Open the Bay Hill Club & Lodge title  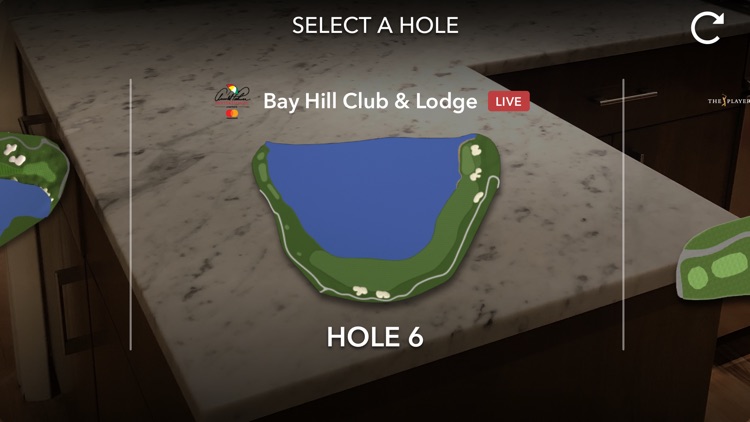tap(371, 101)
